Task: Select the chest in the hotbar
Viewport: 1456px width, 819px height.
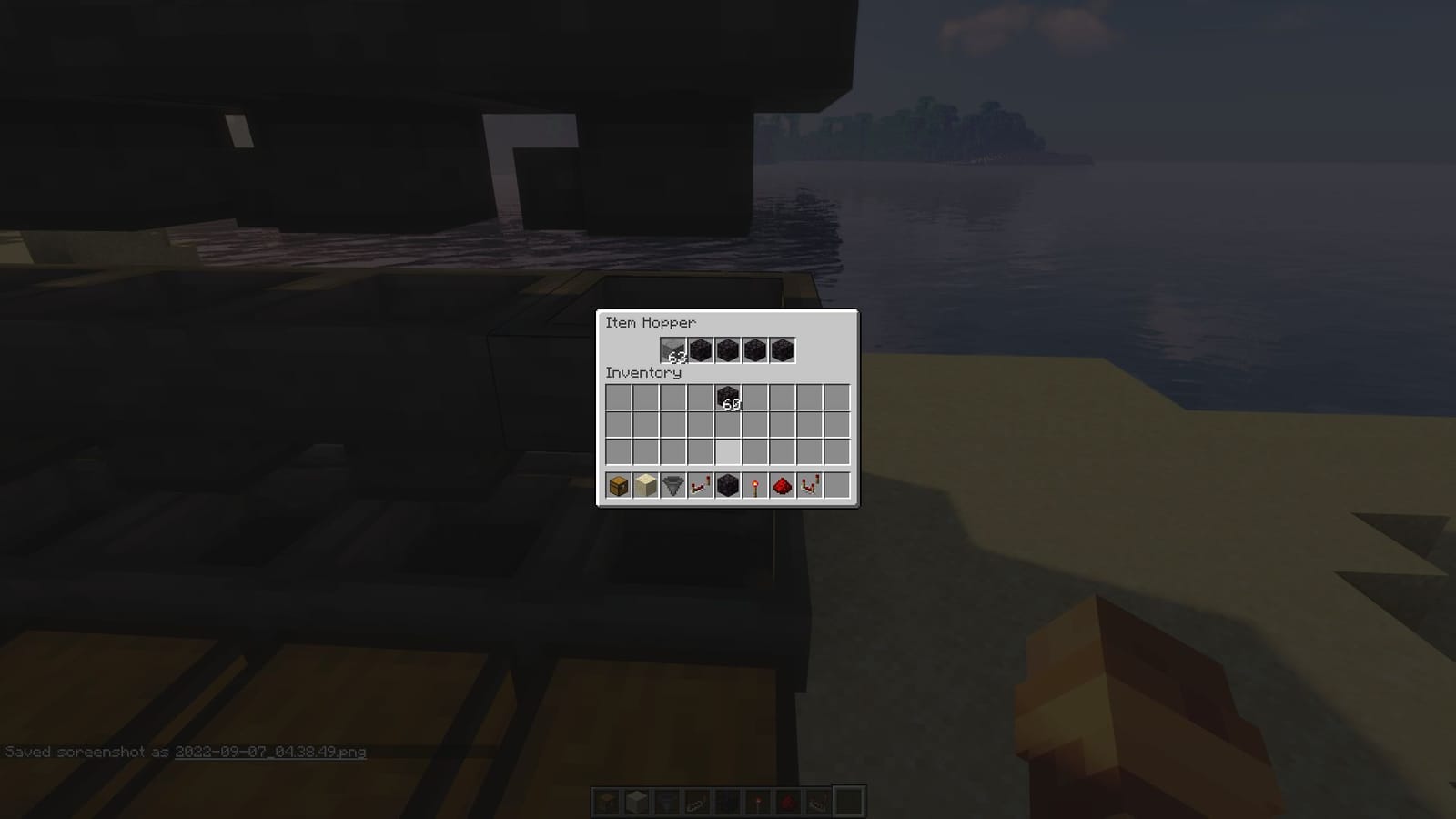Action: coord(618,485)
